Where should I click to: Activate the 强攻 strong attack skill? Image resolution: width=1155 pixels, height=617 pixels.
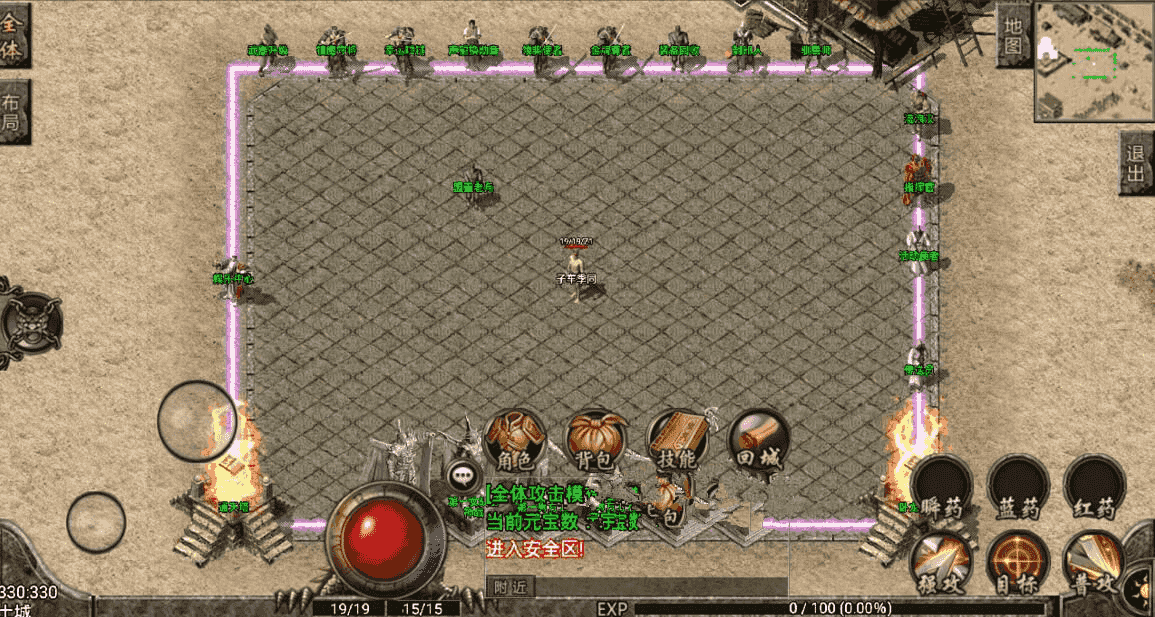[940, 562]
